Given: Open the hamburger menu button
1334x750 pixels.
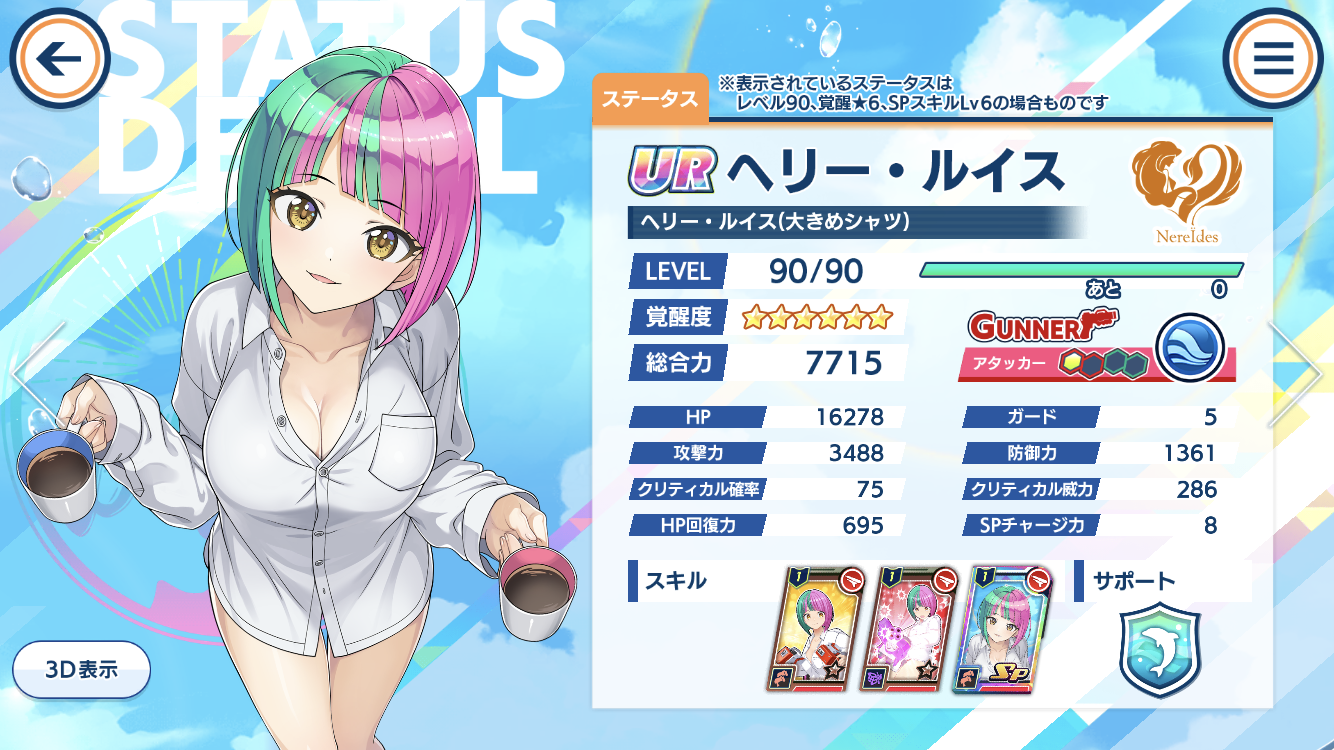Looking at the screenshot, I should coord(1273,59).
